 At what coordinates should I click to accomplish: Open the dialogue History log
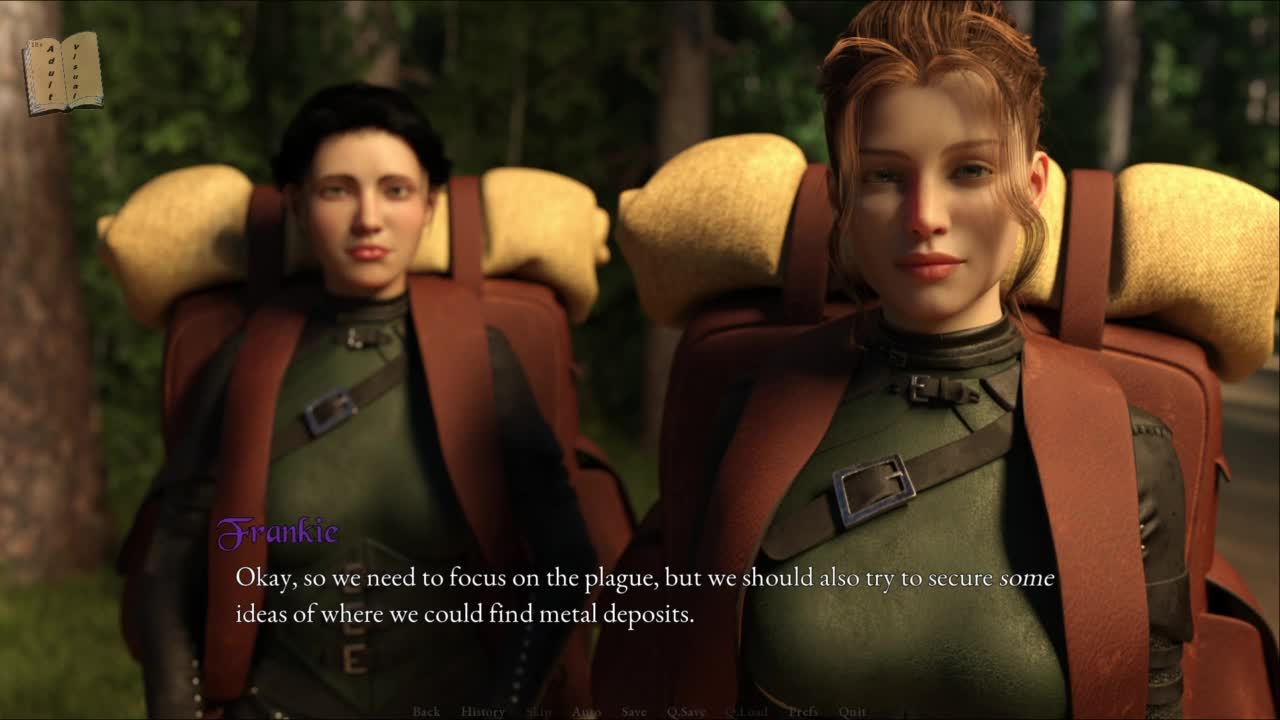[x=483, y=712]
